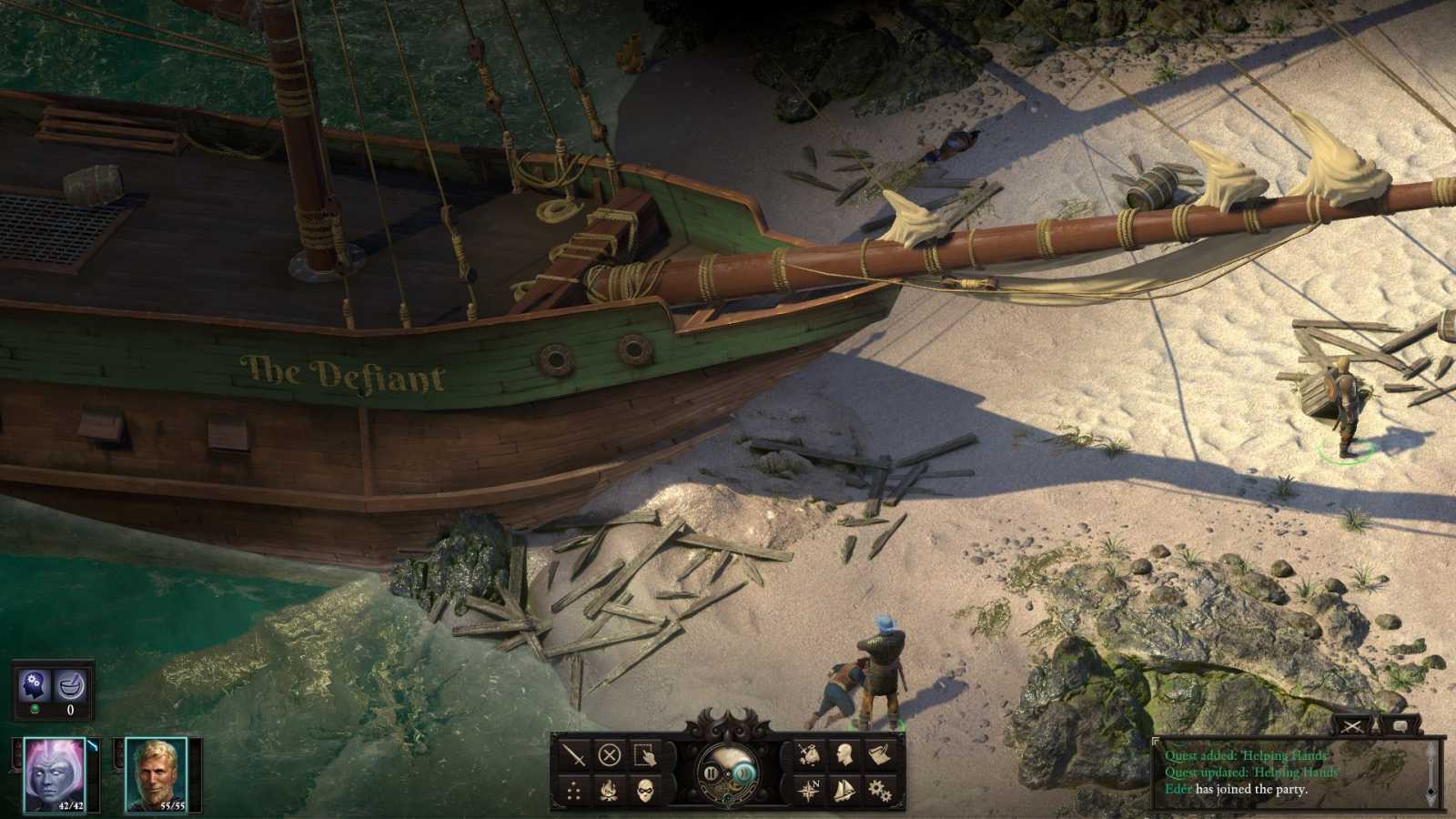The height and width of the screenshot is (819, 1456).
Task: Open the journal scroll icon
Action: tap(879, 754)
